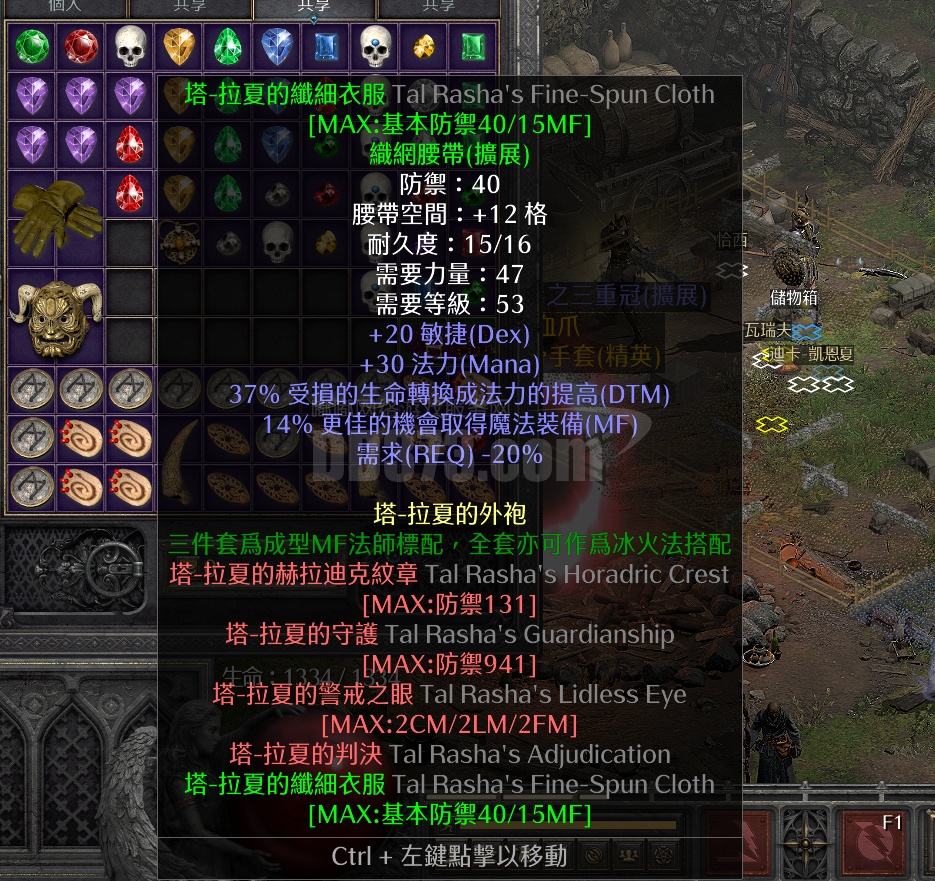935x881 pixels.
Task: Select the round green emerald in the stash
Action: (32, 47)
